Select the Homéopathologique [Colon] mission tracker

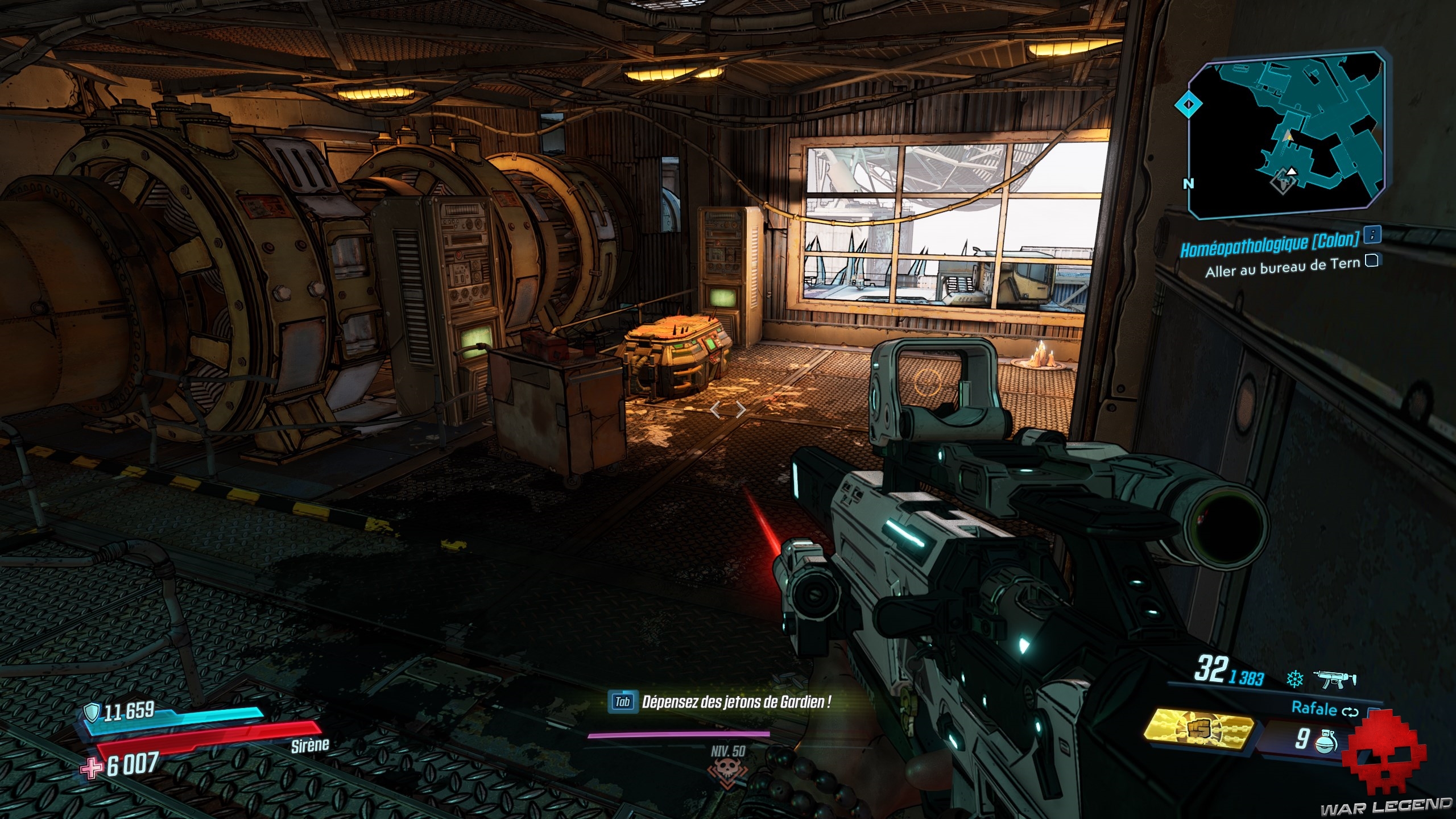point(1269,243)
